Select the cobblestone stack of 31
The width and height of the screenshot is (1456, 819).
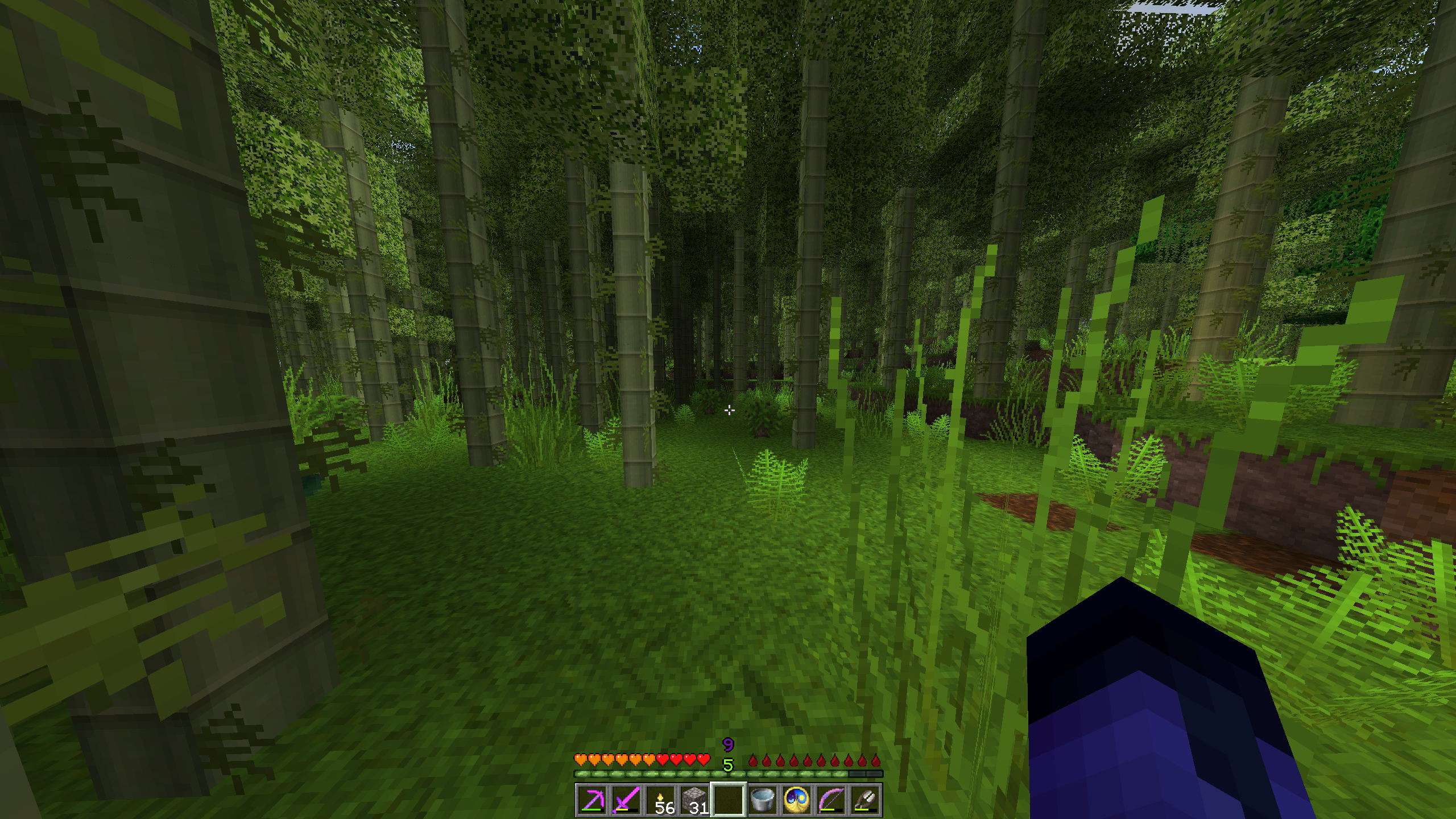[x=694, y=800]
